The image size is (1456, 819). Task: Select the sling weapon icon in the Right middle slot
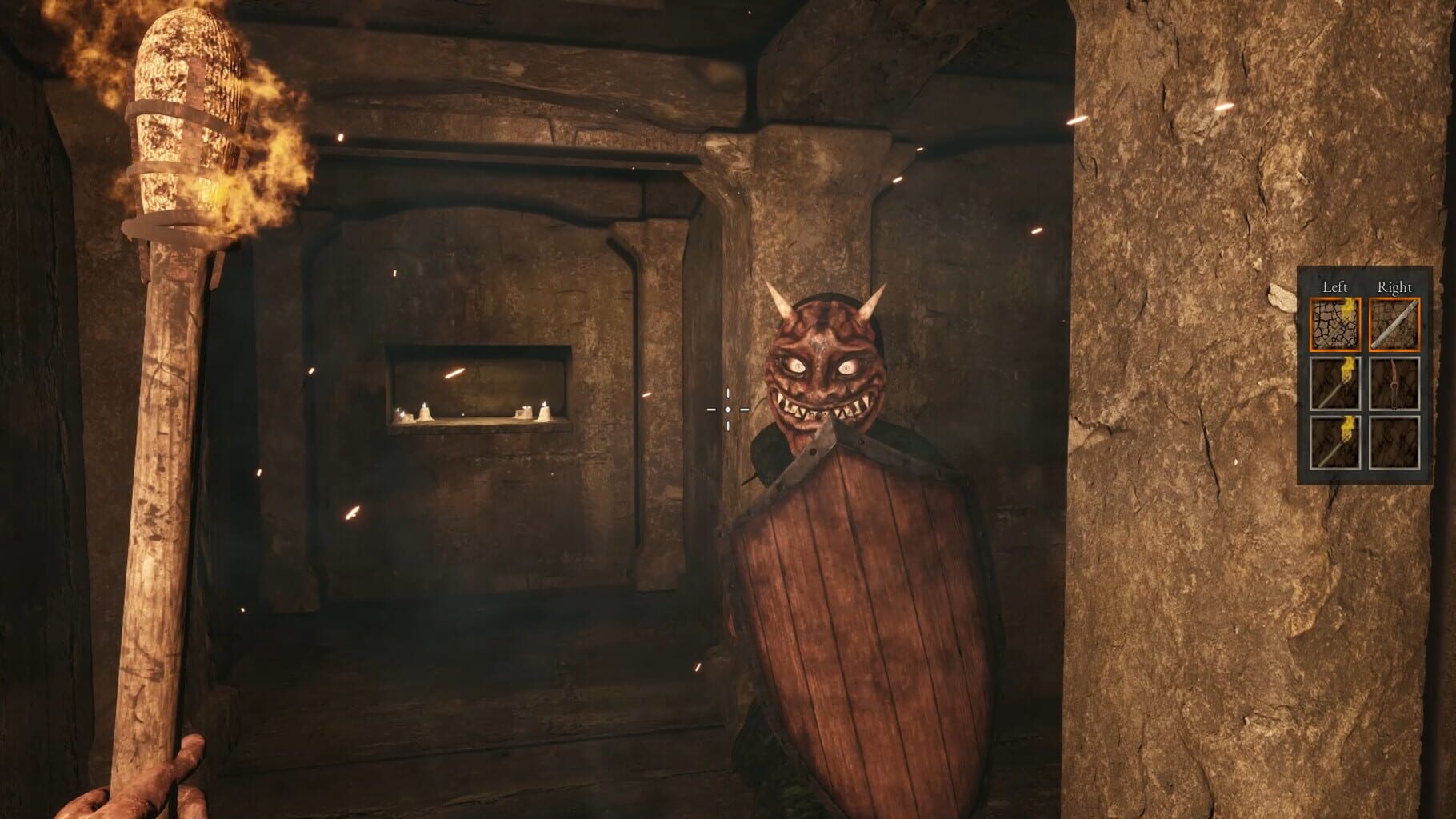coord(1394,384)
